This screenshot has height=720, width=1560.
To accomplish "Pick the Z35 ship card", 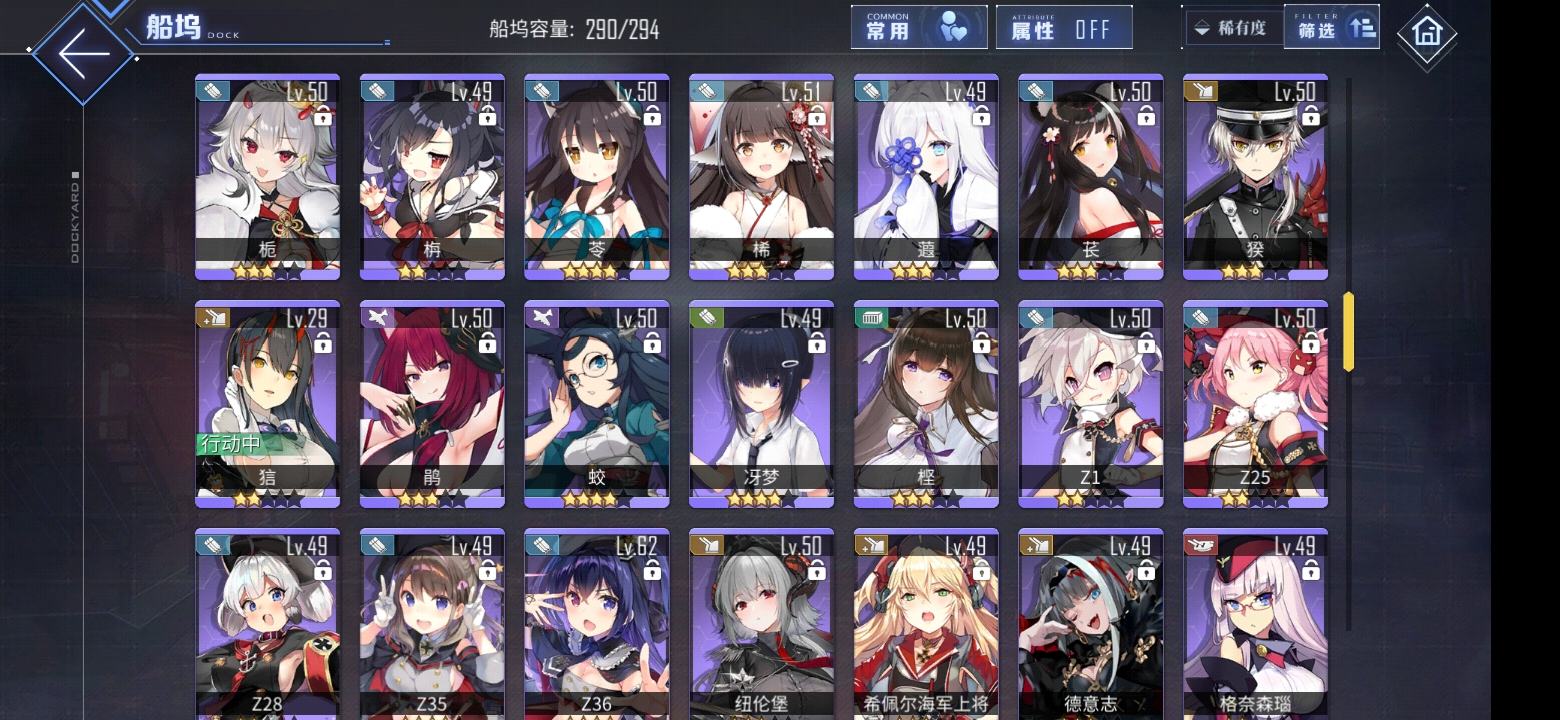I will [x=432, y=625].
